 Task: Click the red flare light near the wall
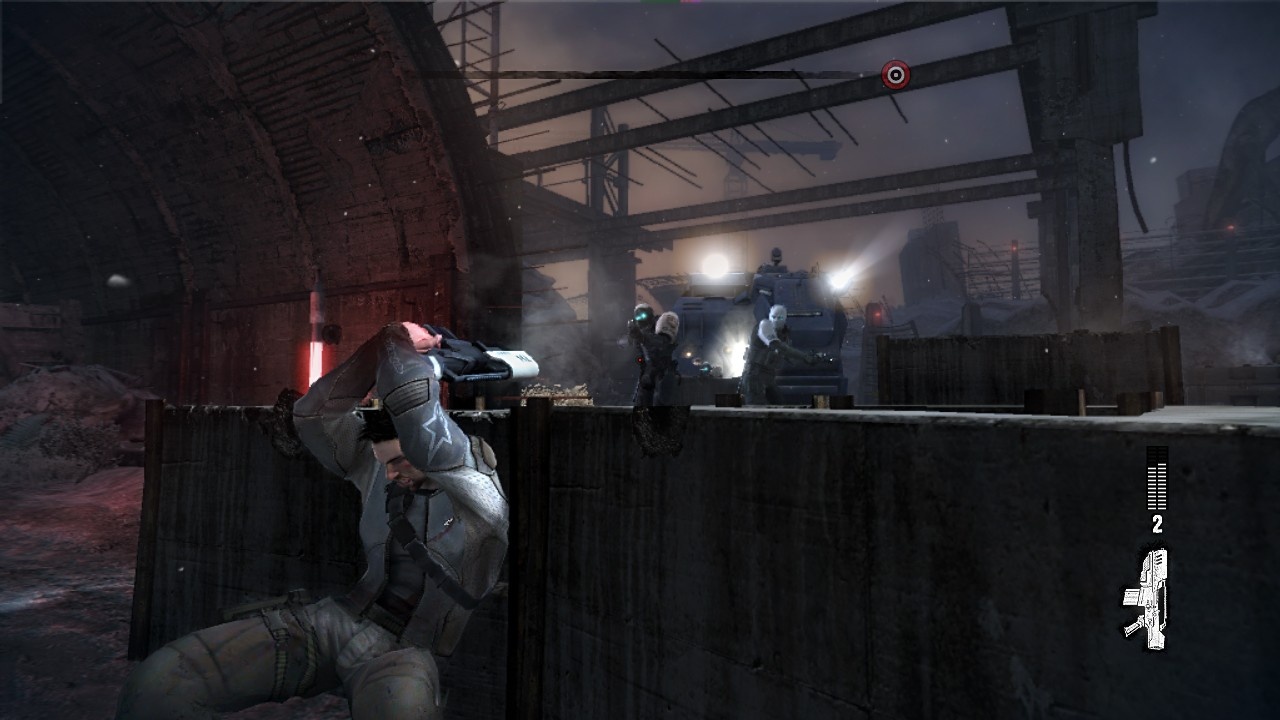[316, 350]
